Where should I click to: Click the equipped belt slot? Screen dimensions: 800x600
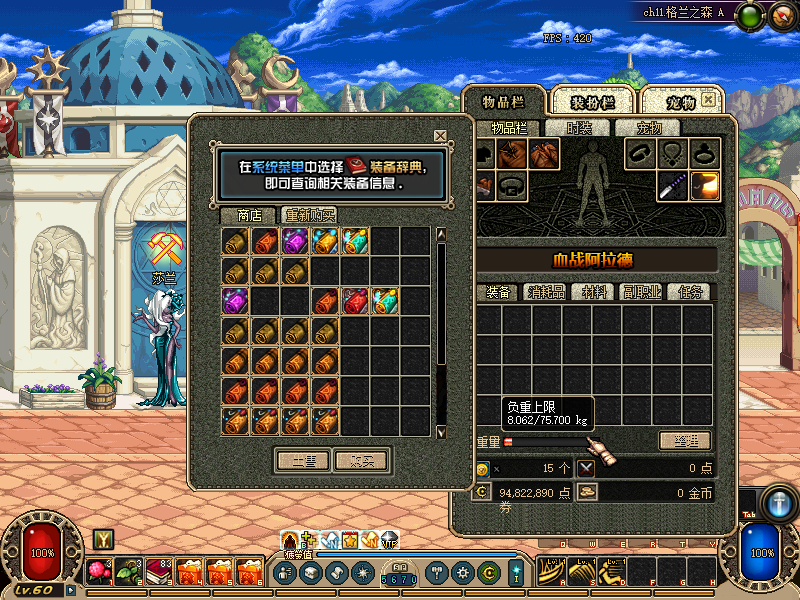(513, 185)
